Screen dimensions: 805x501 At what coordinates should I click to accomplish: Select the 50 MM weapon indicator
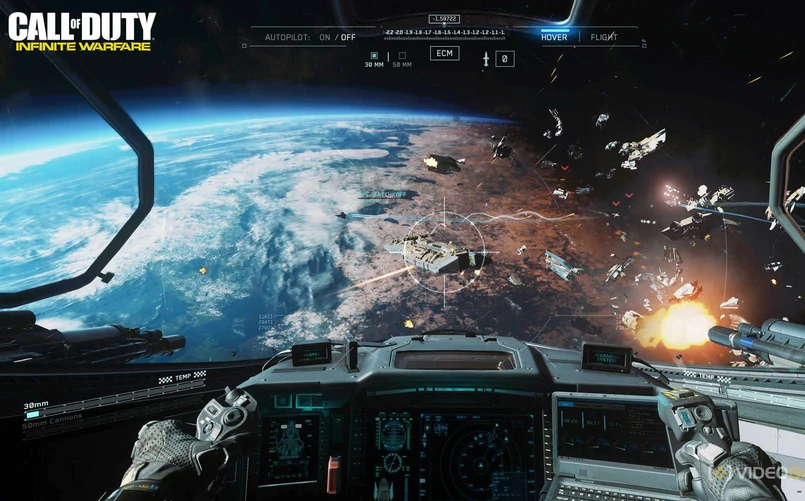point(402,57)
